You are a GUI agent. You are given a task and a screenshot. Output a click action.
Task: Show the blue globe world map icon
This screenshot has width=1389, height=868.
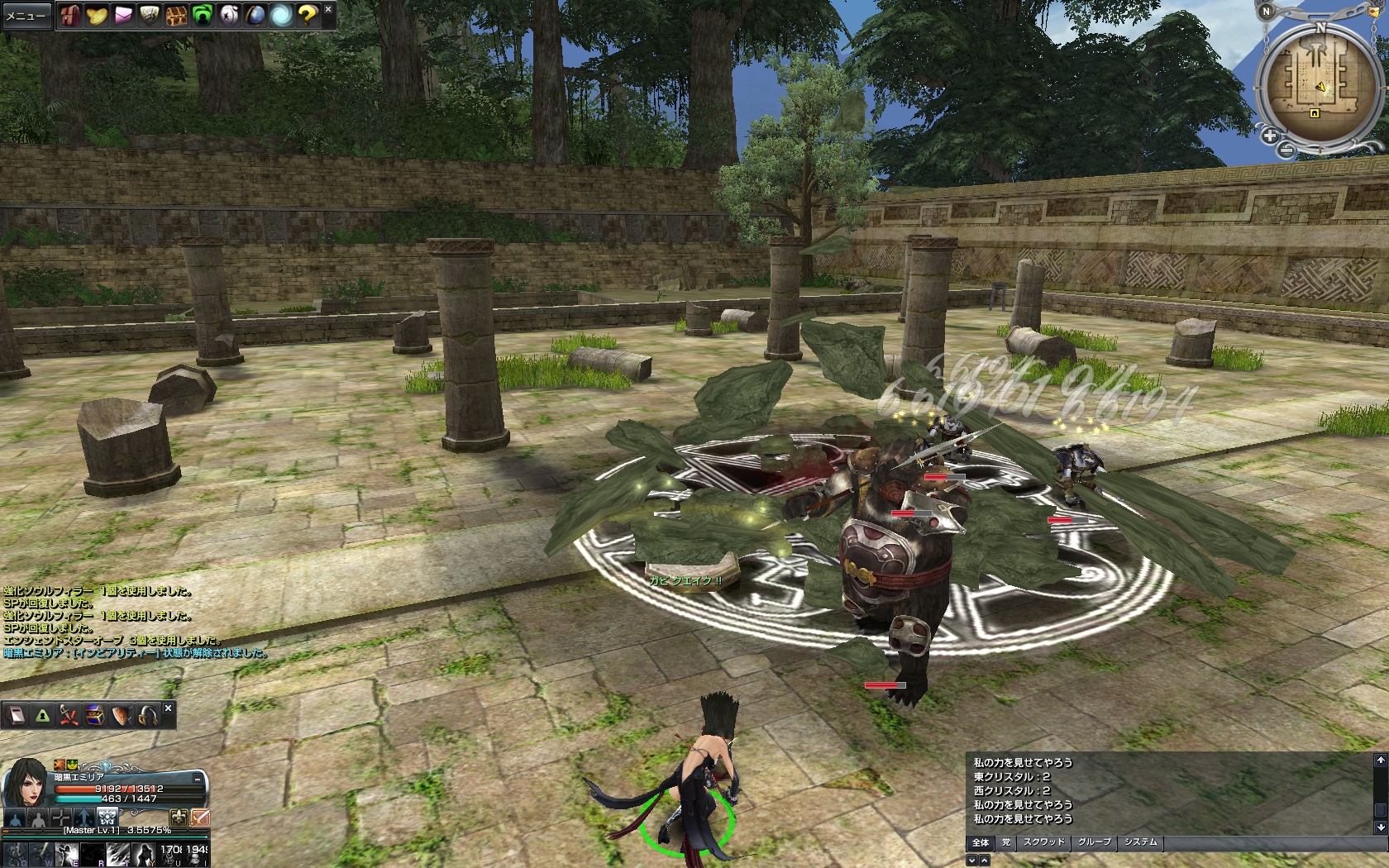point(255,16)
